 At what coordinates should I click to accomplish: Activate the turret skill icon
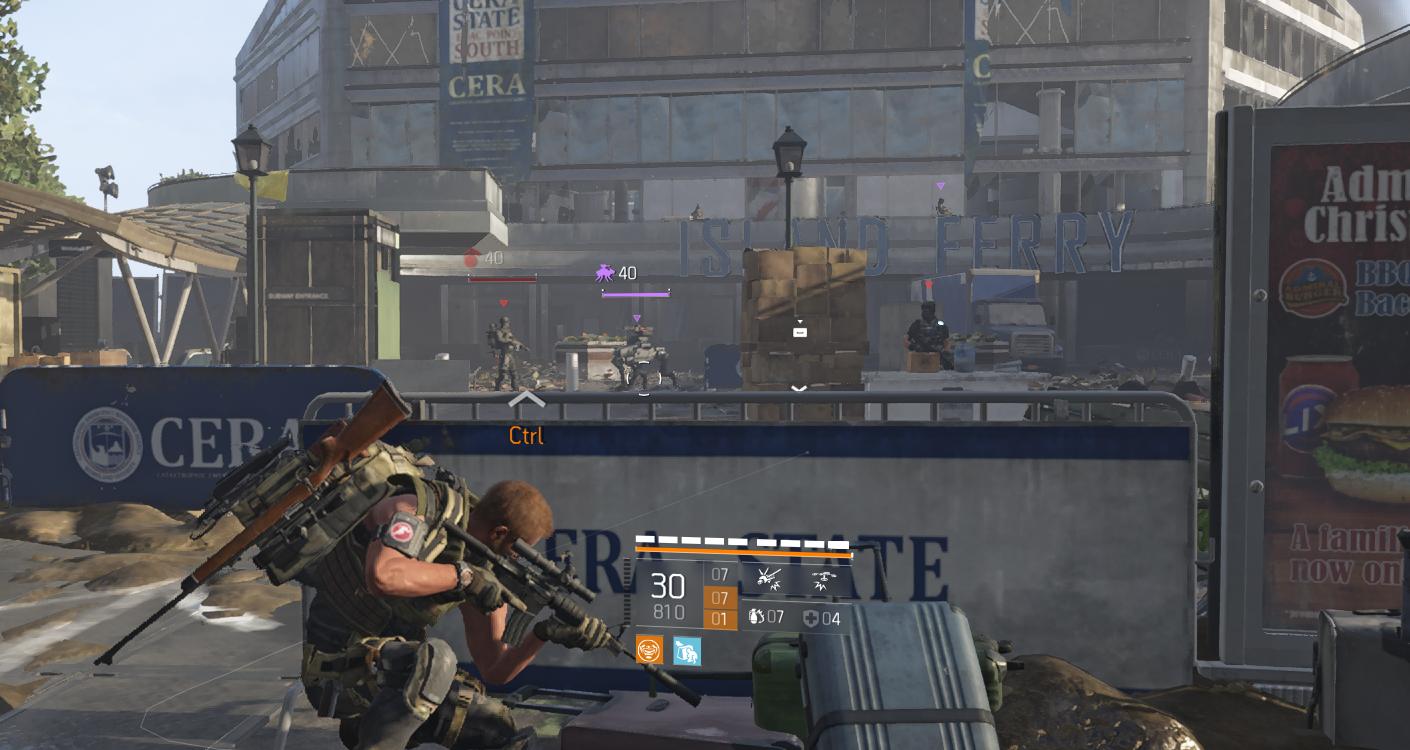769,576
